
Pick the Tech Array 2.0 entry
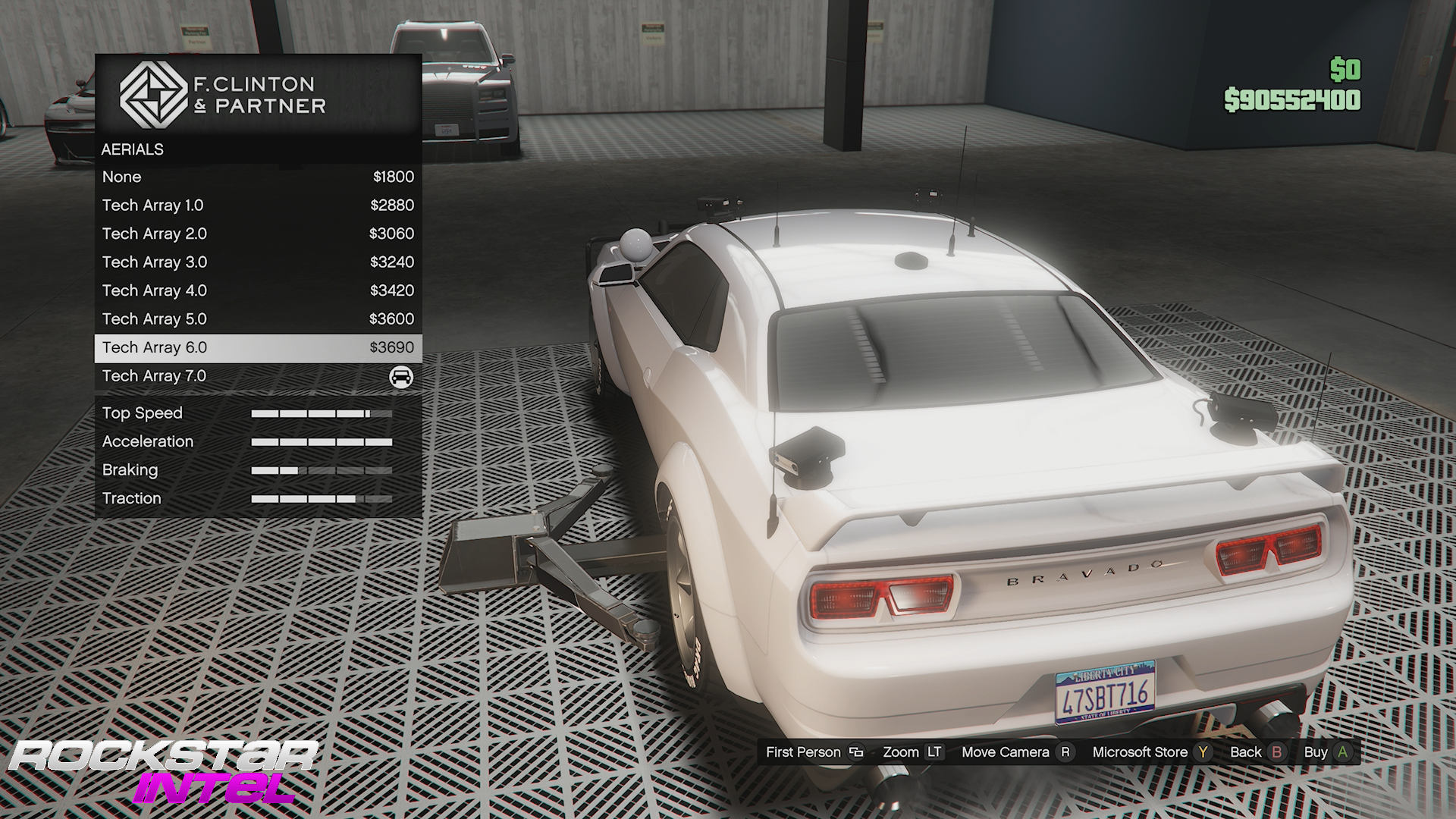(258, 234)
